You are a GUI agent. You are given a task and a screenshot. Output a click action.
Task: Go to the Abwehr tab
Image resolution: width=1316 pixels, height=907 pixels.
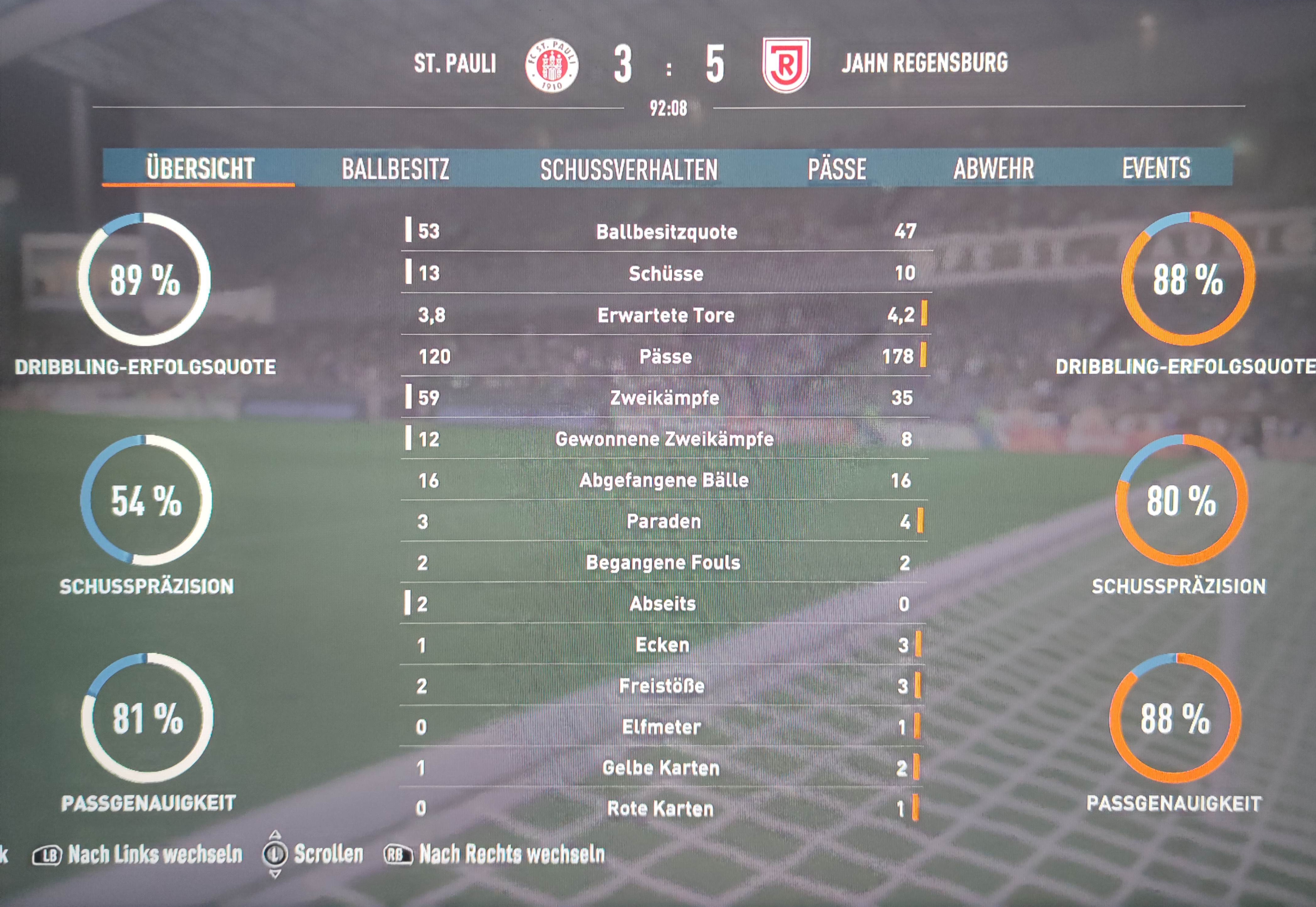[x=993, y=168]
